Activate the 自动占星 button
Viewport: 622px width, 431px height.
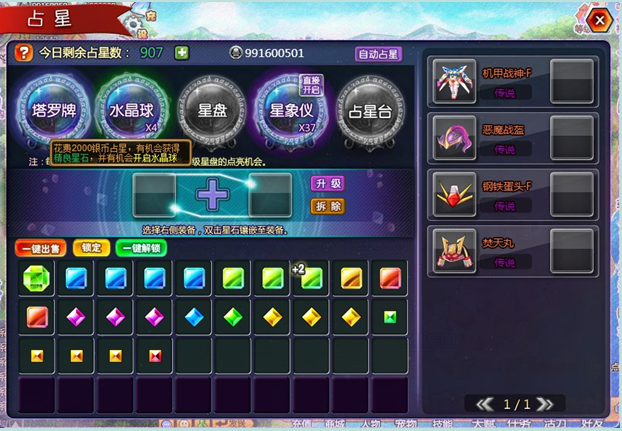[x=378, y=54]
